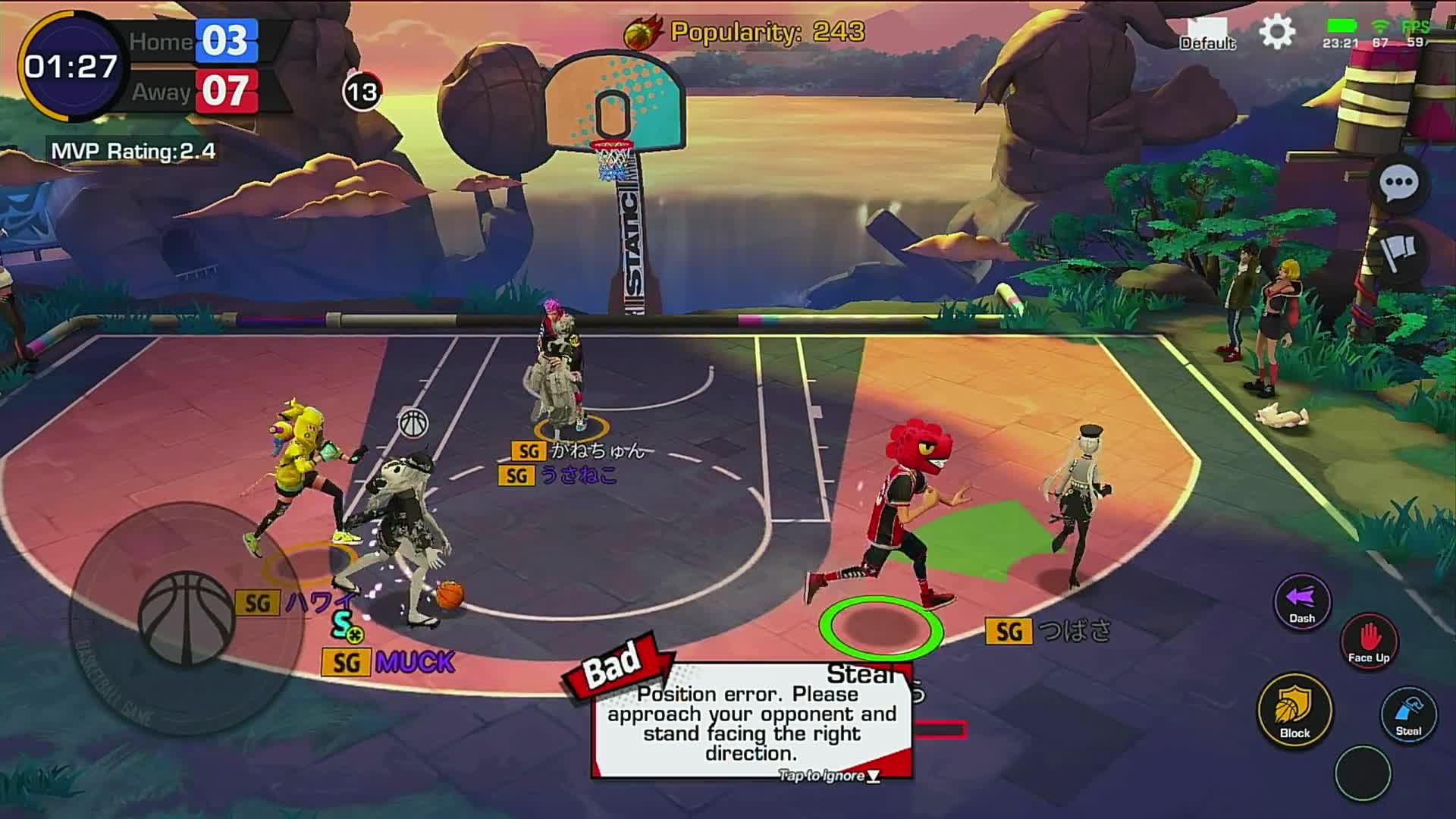Attempt a Steal with the skill button

pos(1408,714)
